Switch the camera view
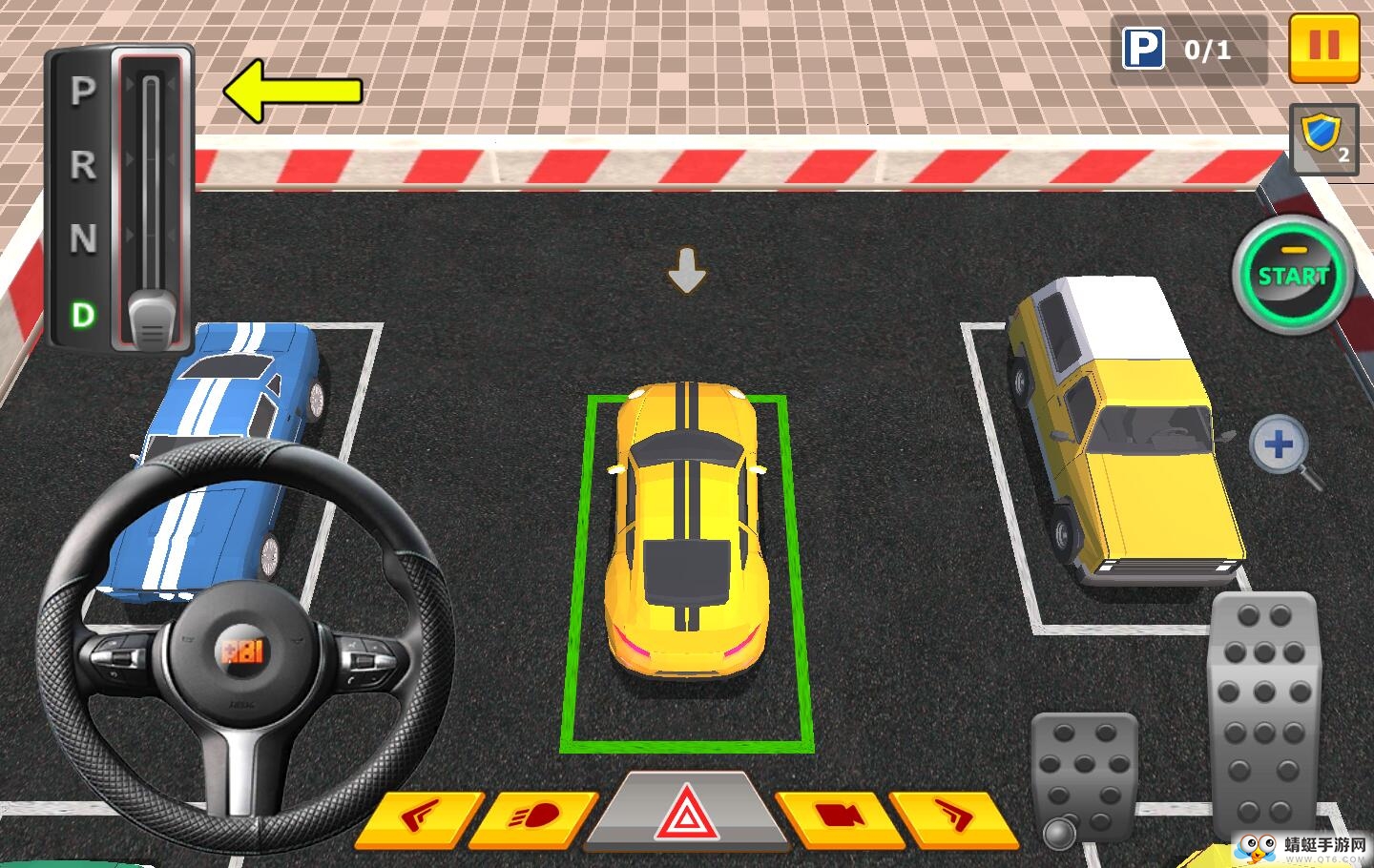The height and width of the screenshot is (868, 1374). pyautogui.click(x=836, y=817)
